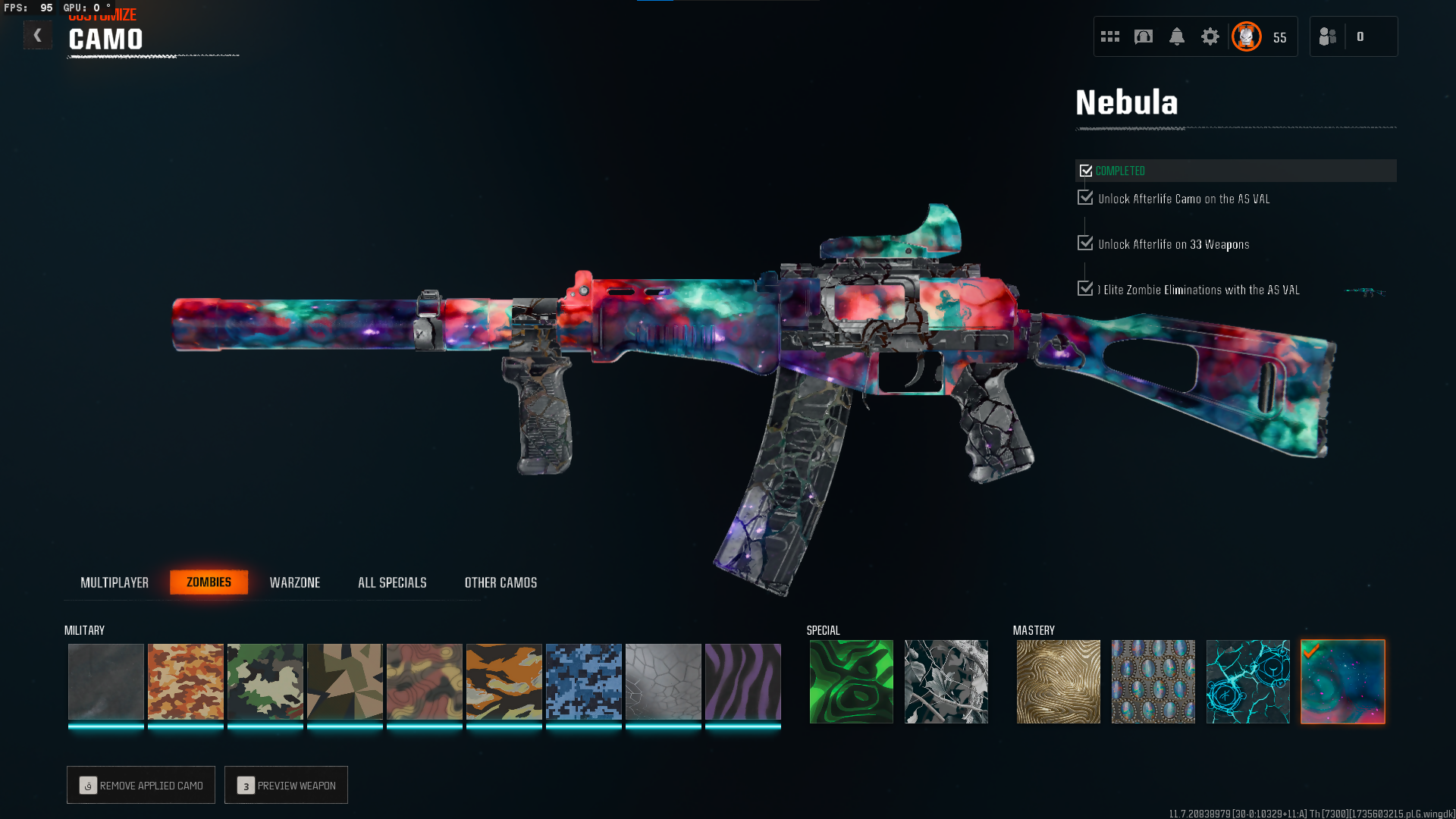Open the grid menu icon
Image resolution: width=1456 pixels, height=819 pixels.
1110,36
